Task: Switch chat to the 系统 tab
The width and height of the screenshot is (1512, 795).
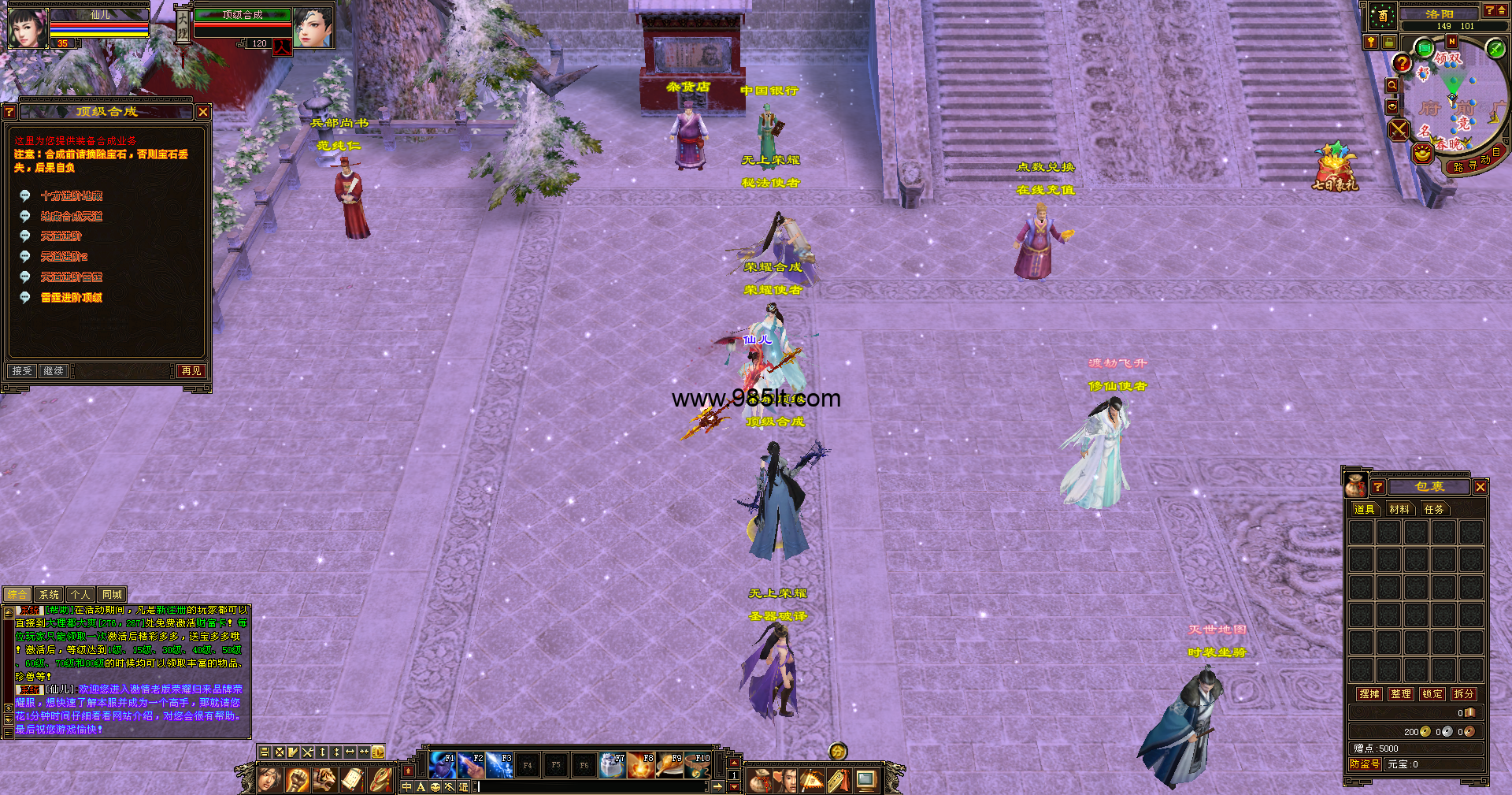Action: coord(49,595)
